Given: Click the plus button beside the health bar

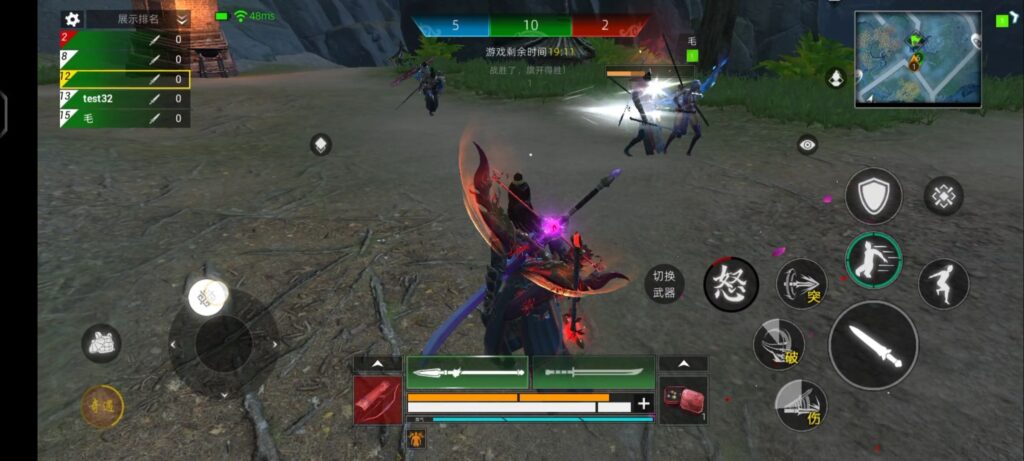Looking at the screenshot, I should pos(644,404).
